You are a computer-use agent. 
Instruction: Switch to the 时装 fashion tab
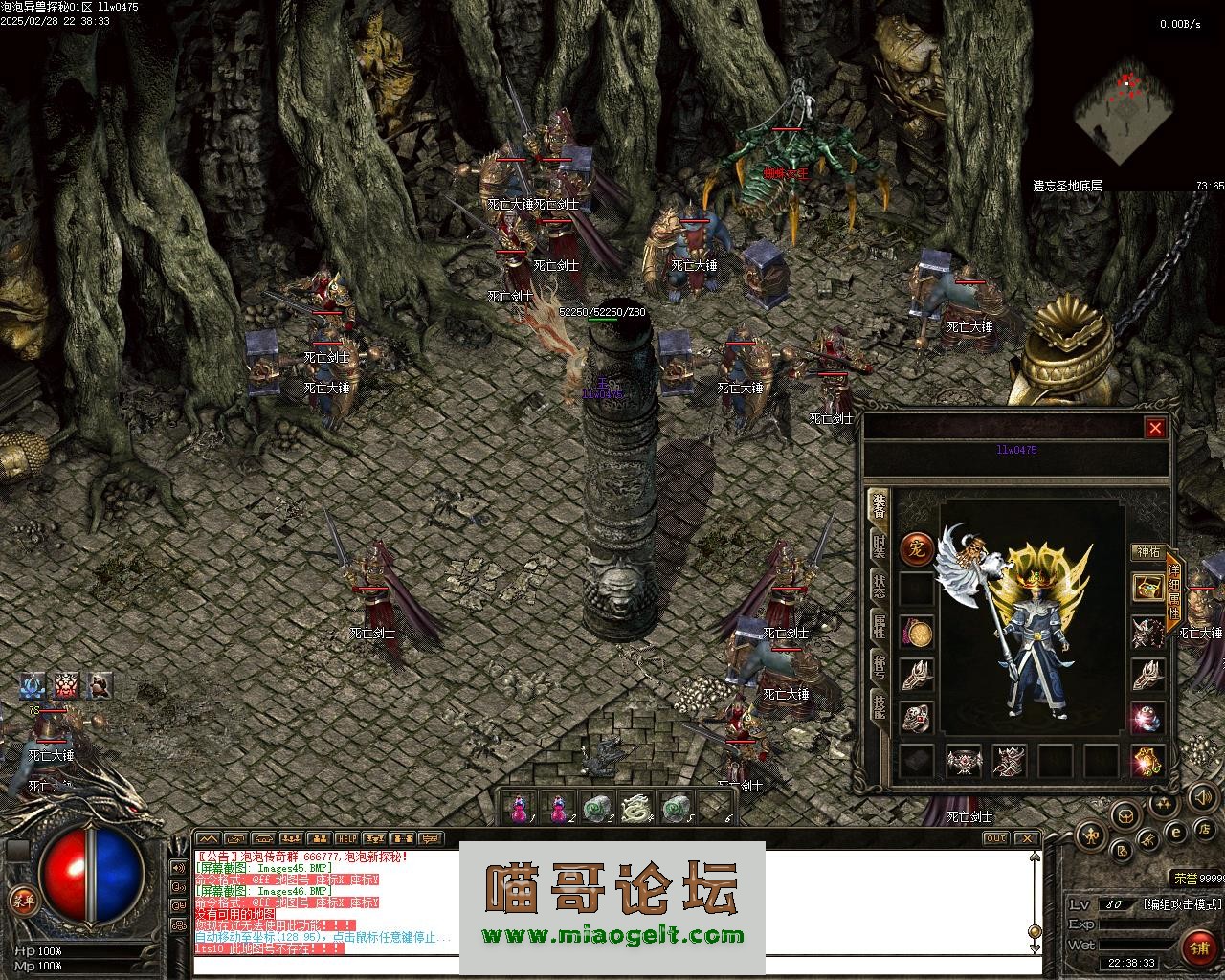[x=879, y=546]
